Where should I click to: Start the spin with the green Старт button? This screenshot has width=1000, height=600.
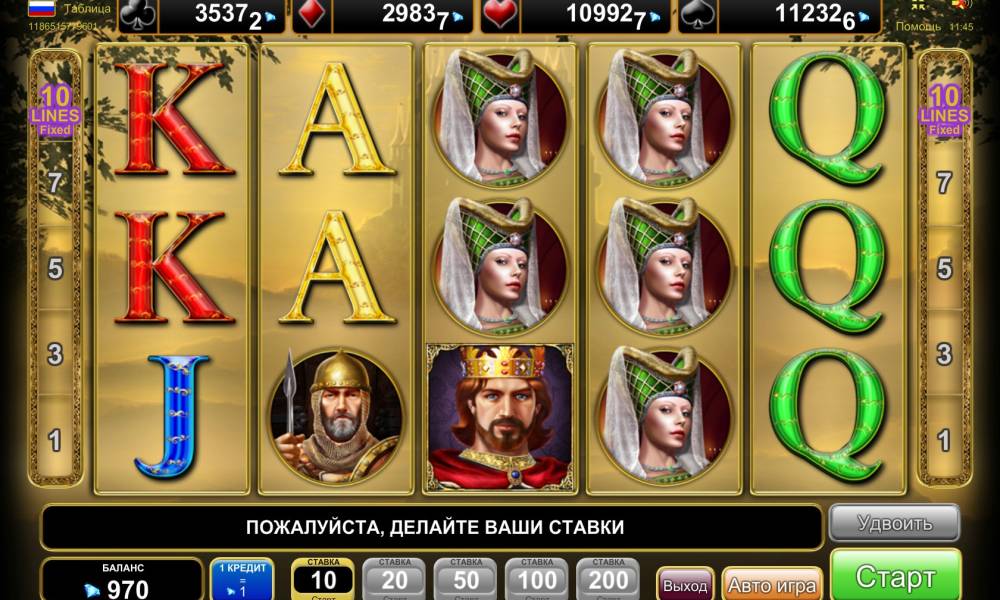click(895, 577)
